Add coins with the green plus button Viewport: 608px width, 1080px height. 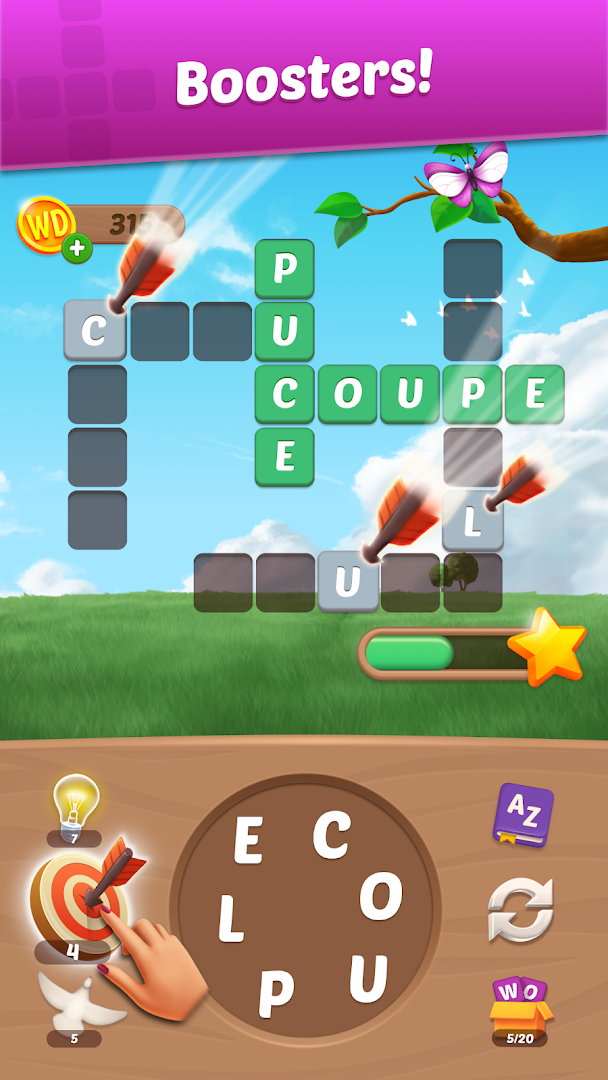point(77,248)
